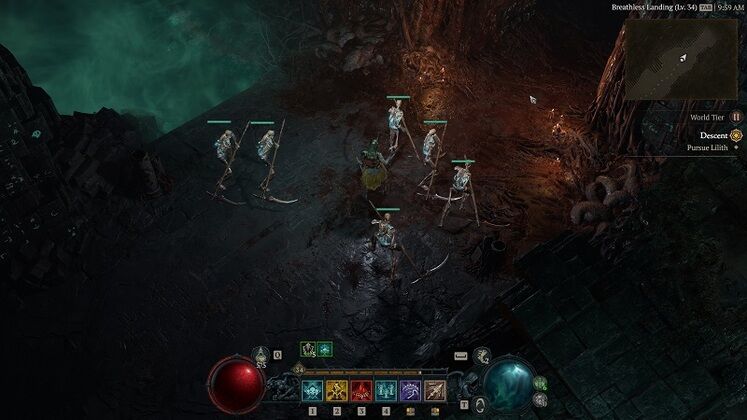Click the teal buff icon above the skill bar

[325, 349]
